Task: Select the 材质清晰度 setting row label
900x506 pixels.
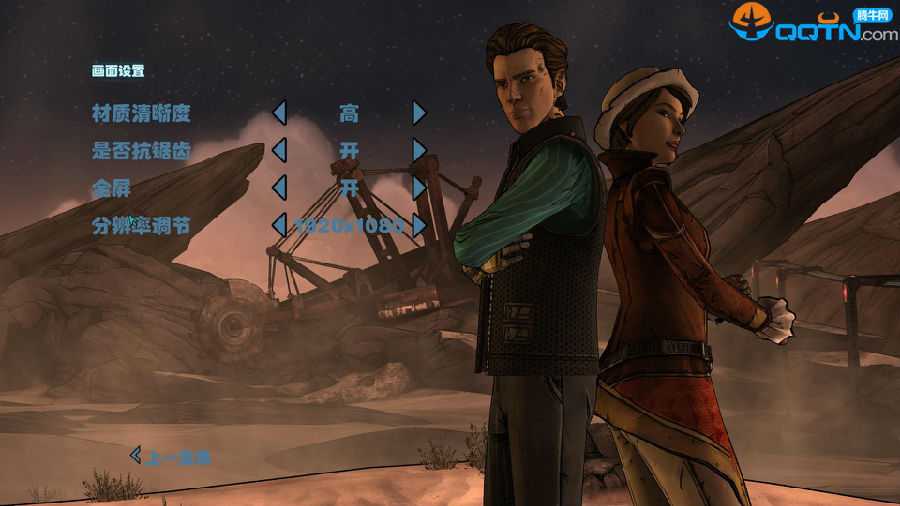Action: [x=139, y=113]
